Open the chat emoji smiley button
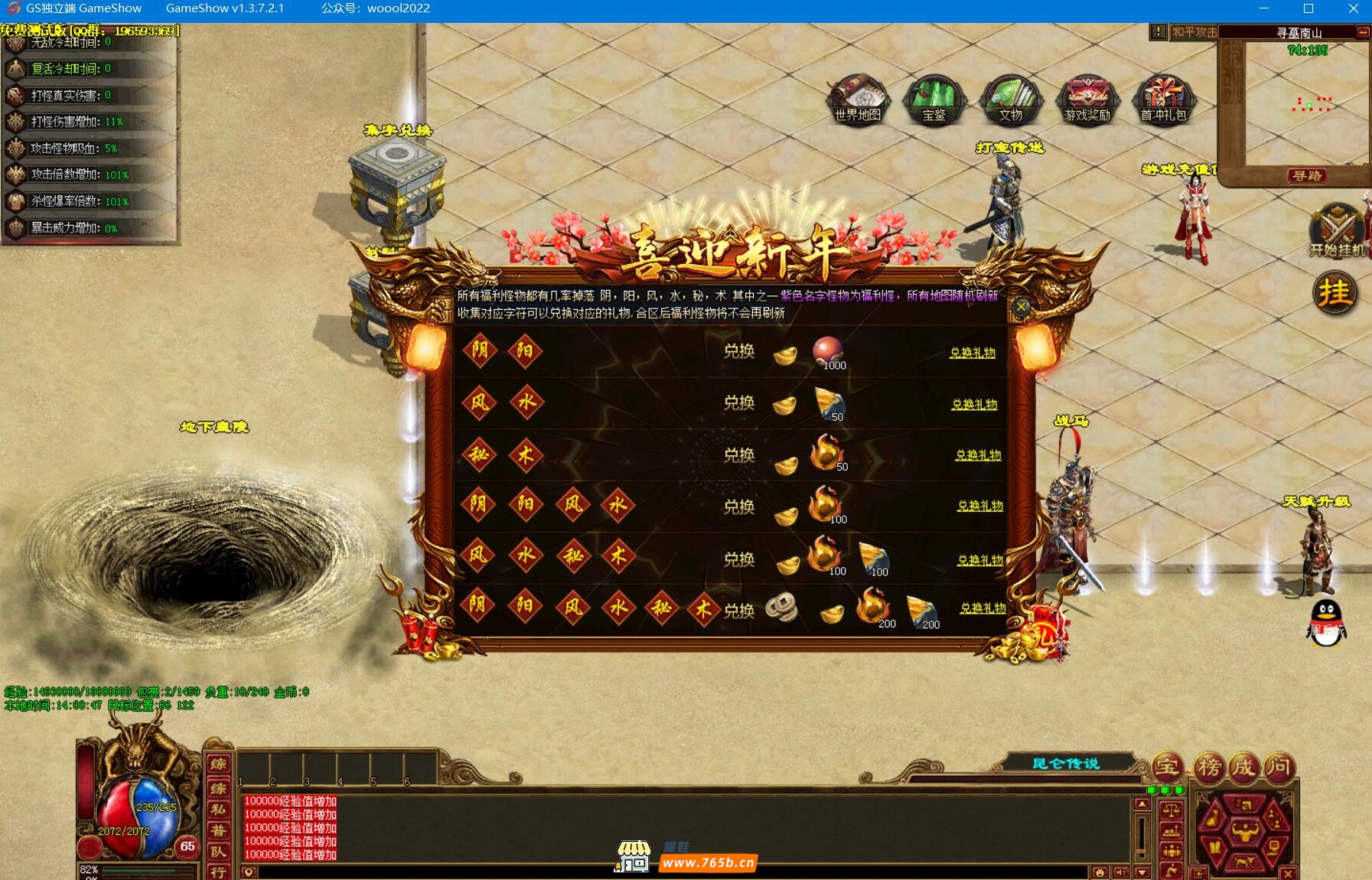The height and width of the screenshot is (880, 1372). (1100, 872)
